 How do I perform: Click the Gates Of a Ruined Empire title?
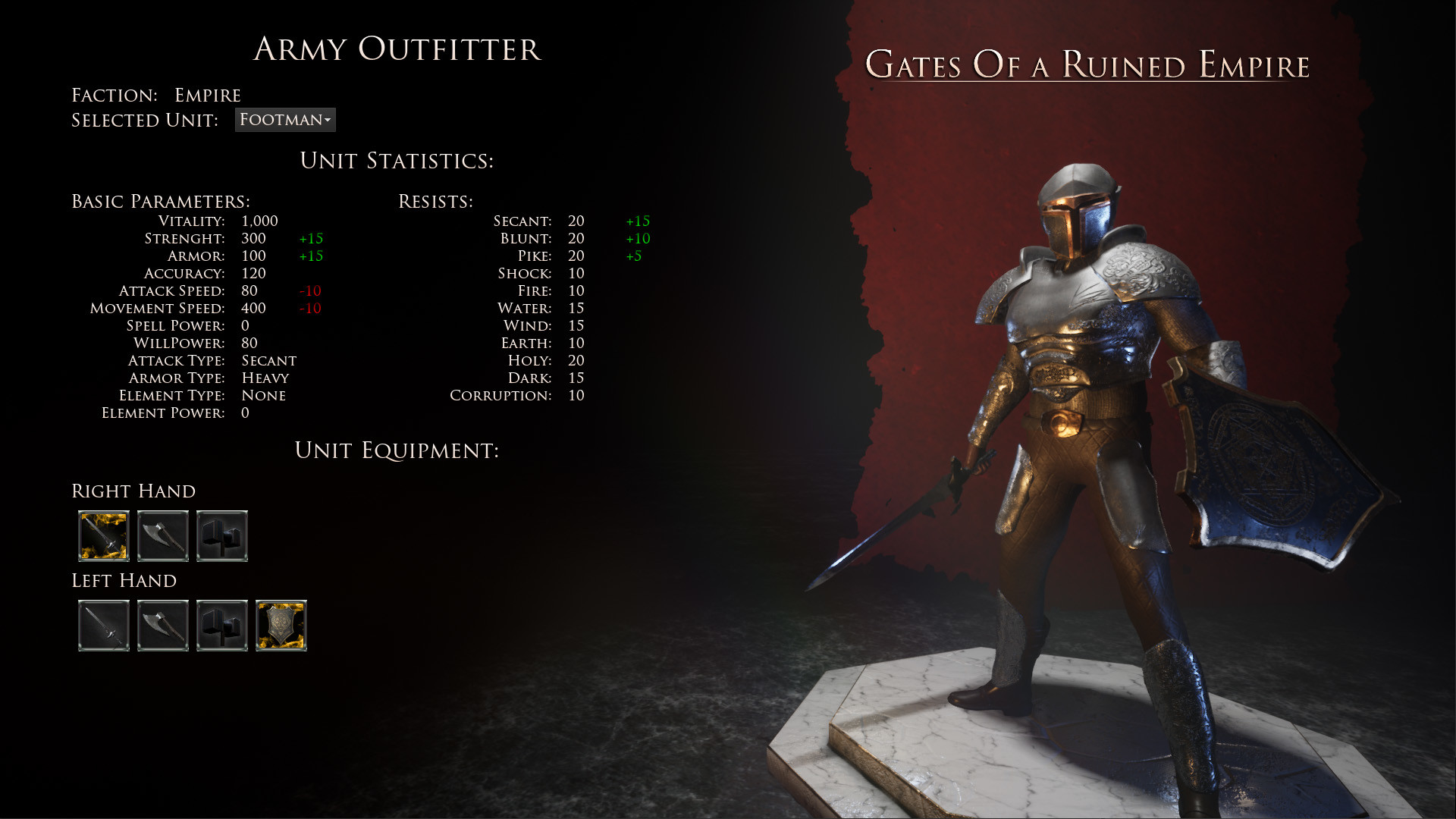1087,65
